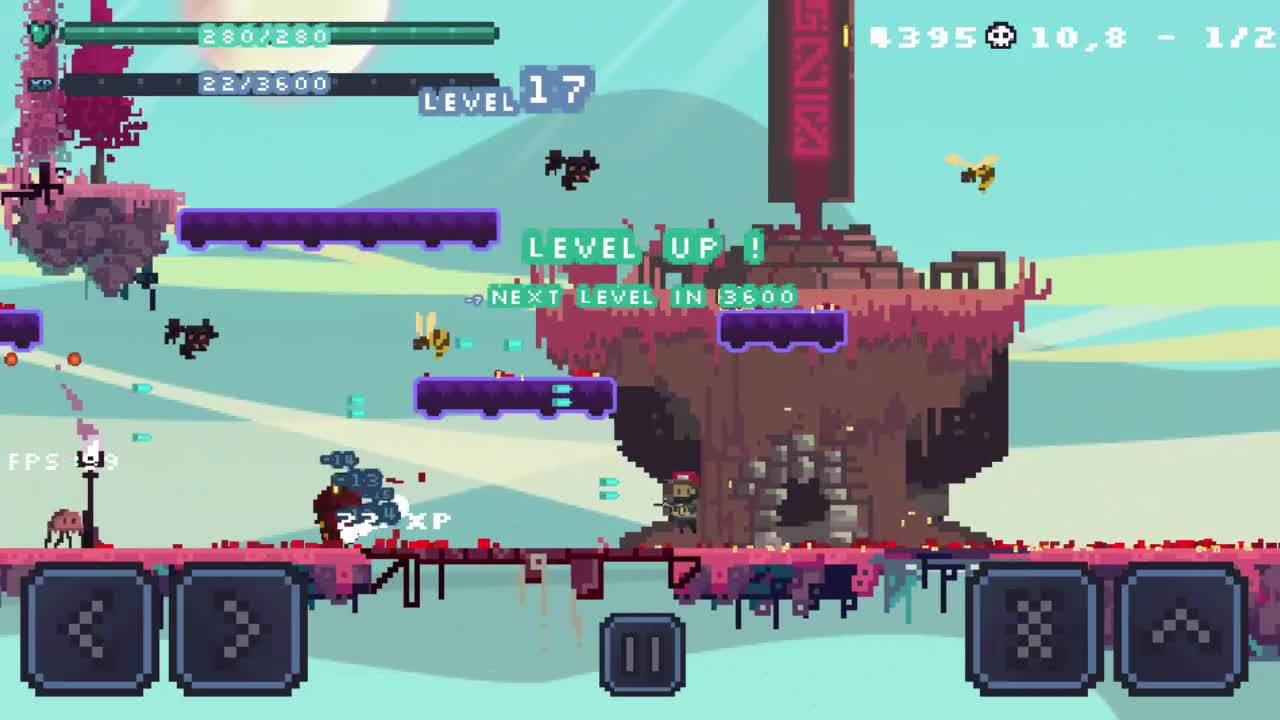Click the bat enemy flying near the tower
Image resolution: width=1280 pixels, height=720 pixels.
tap(571, 167)
